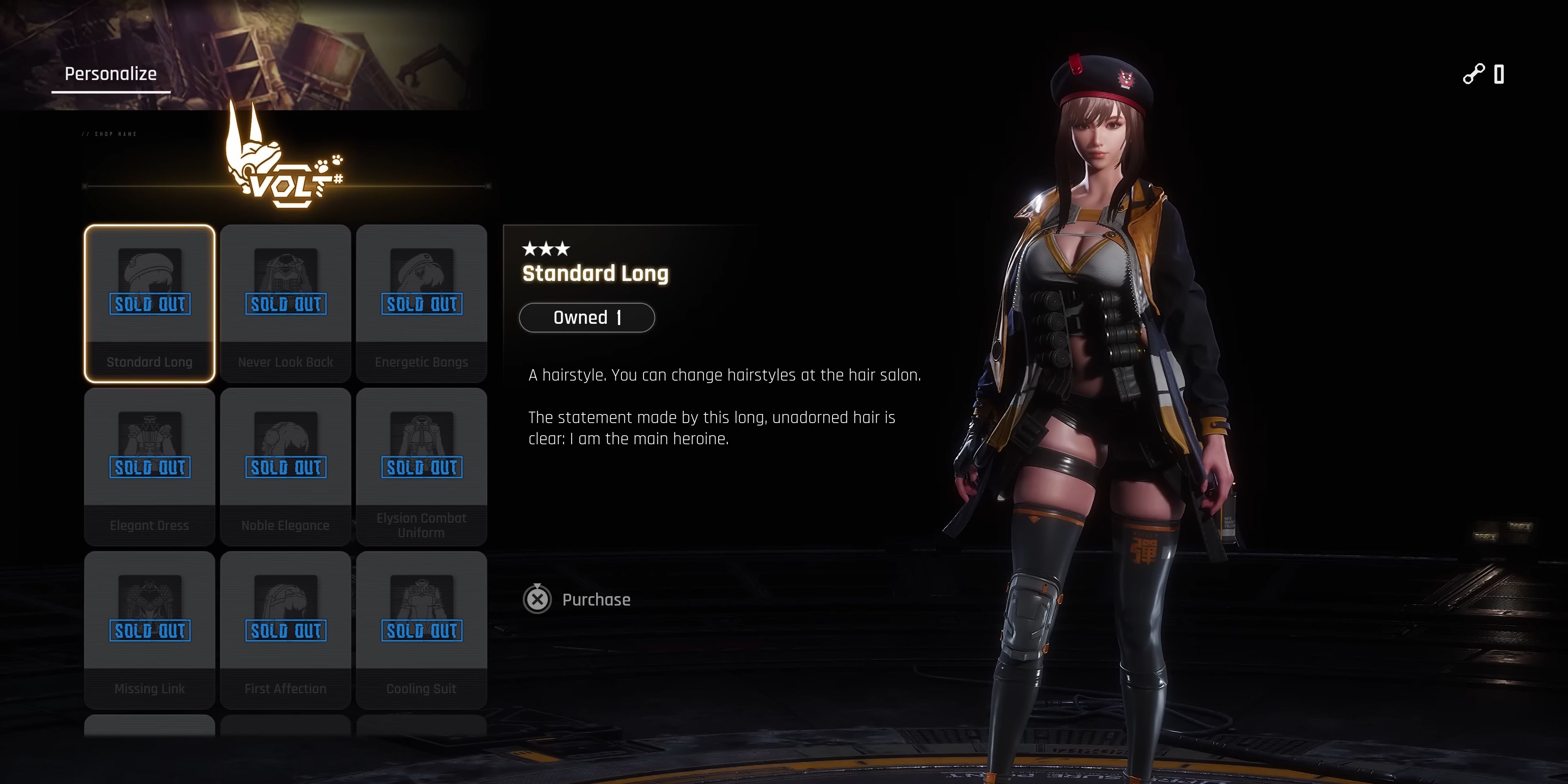Viewport: 1568px width, 784px height.
Task: Choose the Cooling Suit outfit tile
Action: (421, 629)
